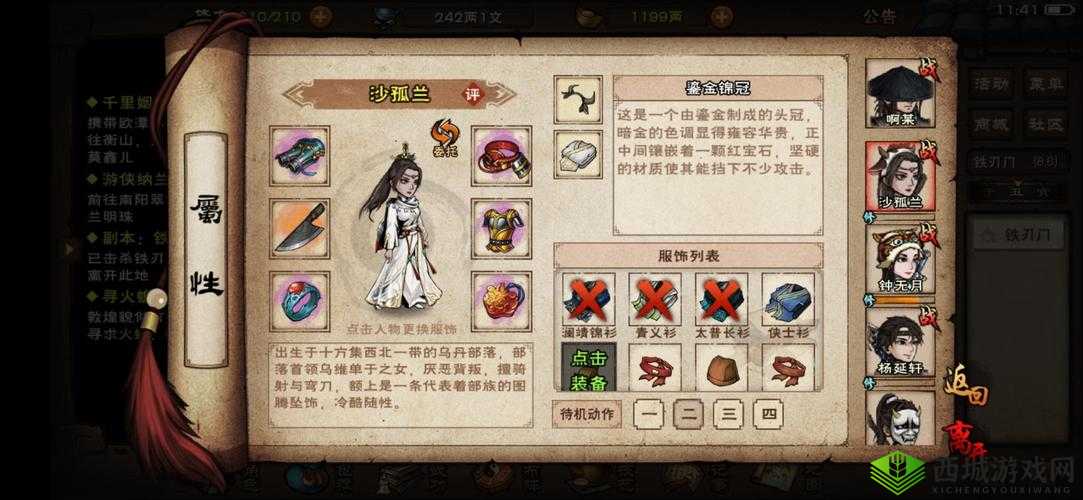Click the 评 button beside 沙孤兰

[x=471, y=94]
